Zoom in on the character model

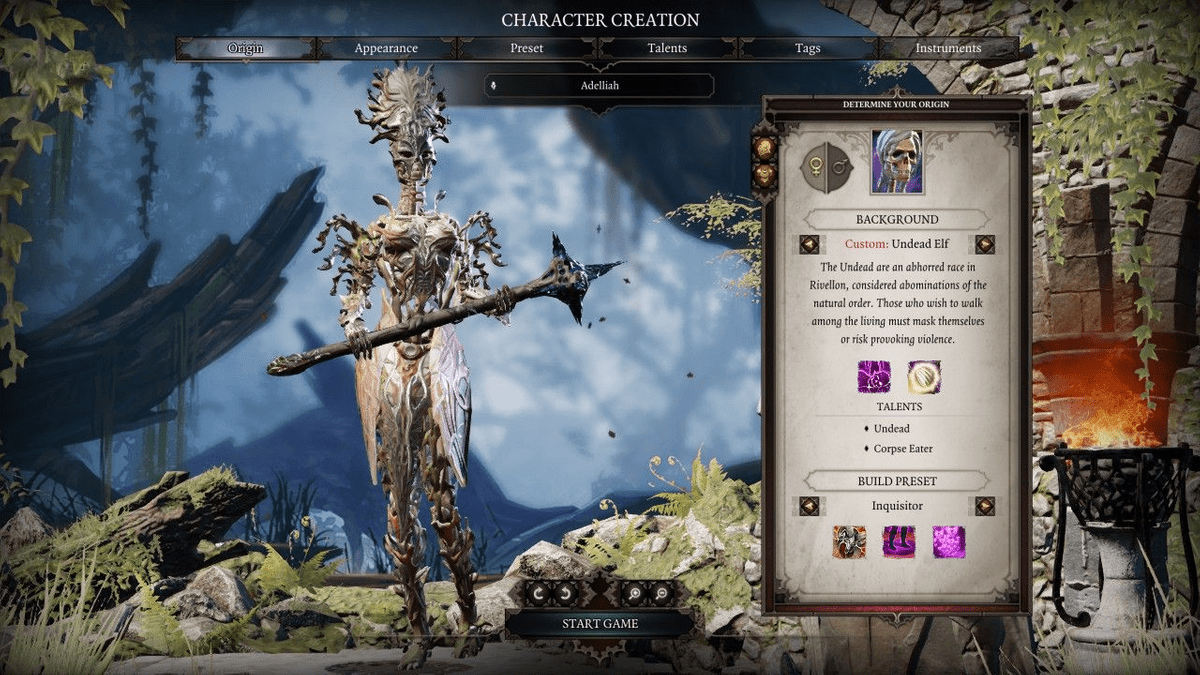(636, 594)
